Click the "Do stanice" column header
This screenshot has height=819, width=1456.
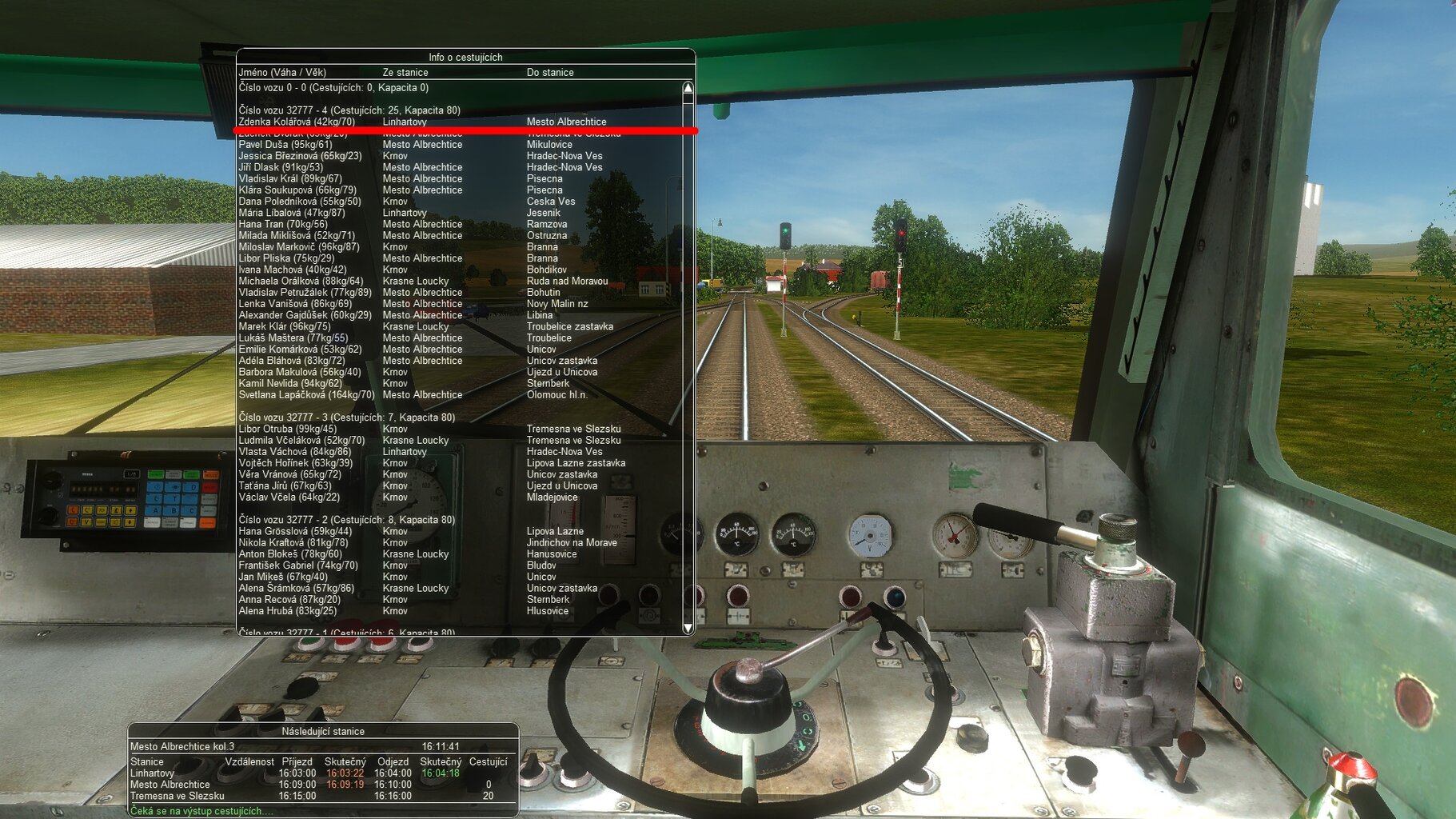tap(550, 72)
